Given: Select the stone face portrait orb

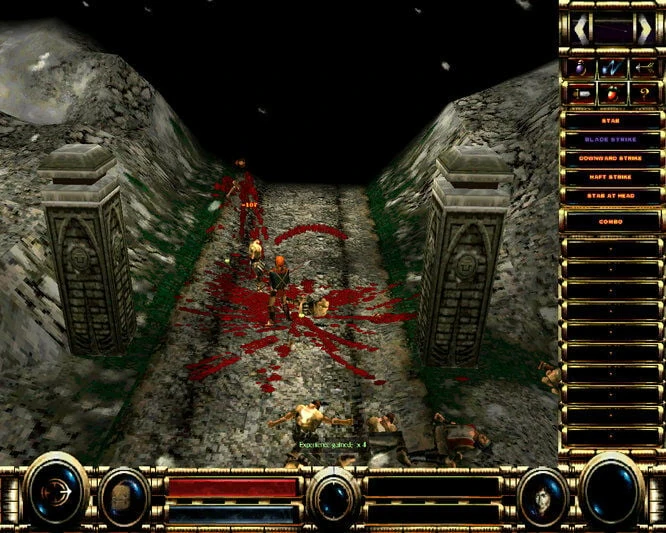Looking at the screenshot, I should point(124,495).
